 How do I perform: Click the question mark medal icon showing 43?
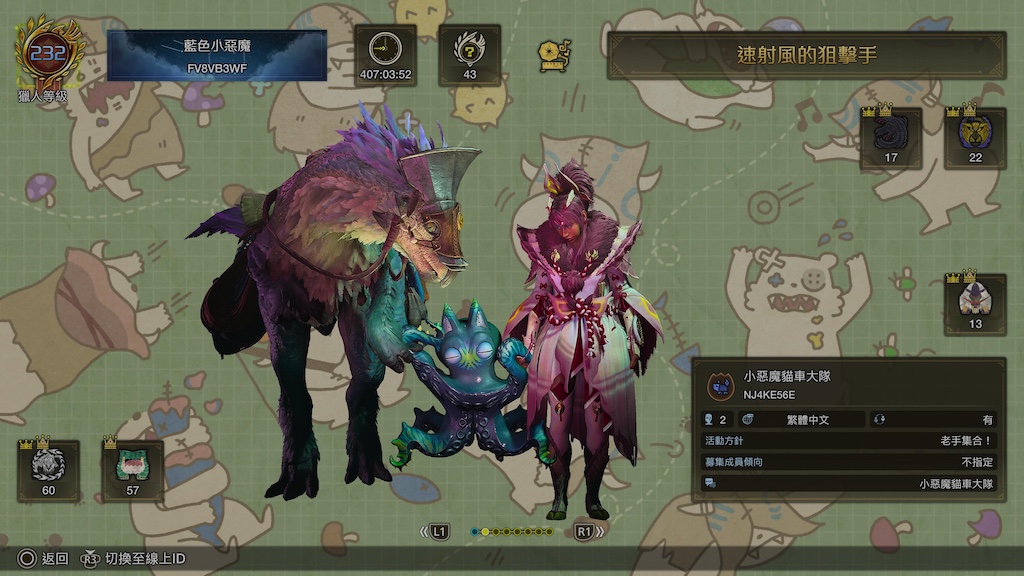click(x=470, y=55)
